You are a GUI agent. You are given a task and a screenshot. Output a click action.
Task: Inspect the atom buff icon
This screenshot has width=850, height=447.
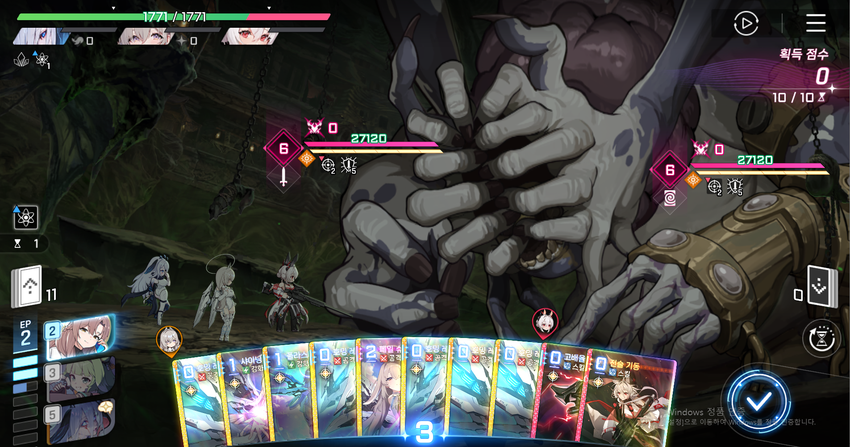[x=26, y=217]
